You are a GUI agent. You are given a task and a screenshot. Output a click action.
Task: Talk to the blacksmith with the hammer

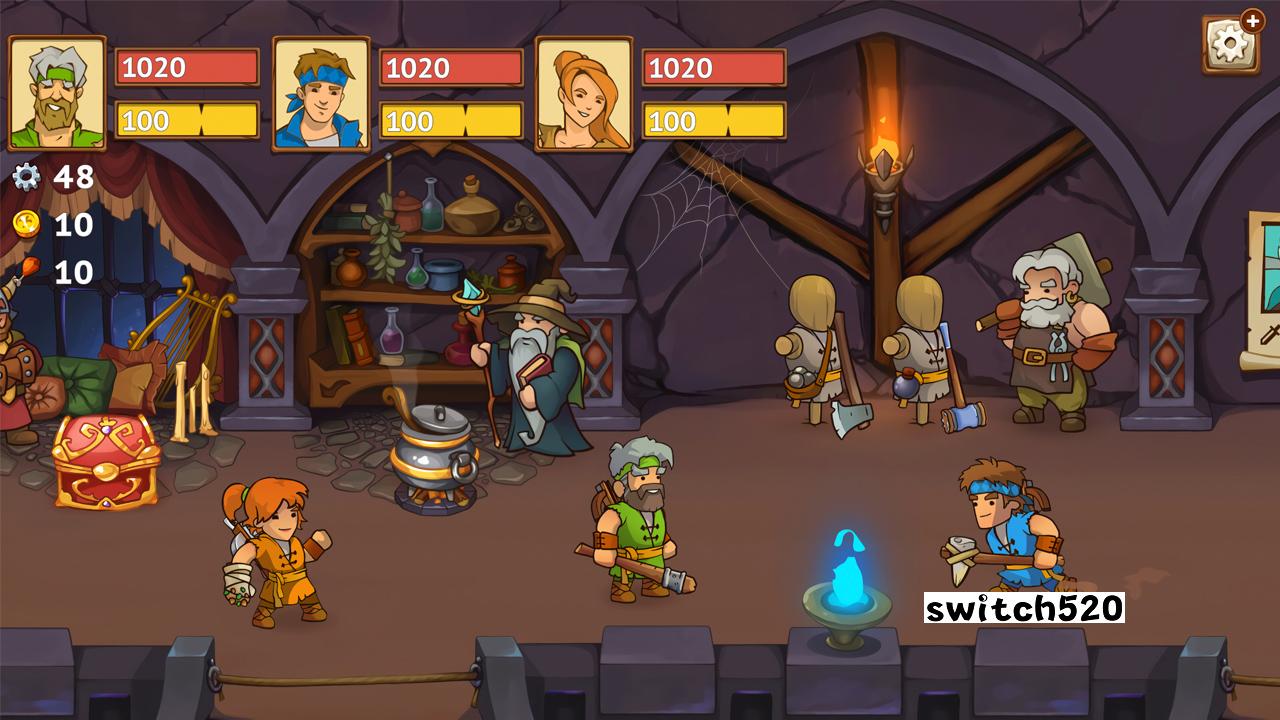pos(1045,330)
